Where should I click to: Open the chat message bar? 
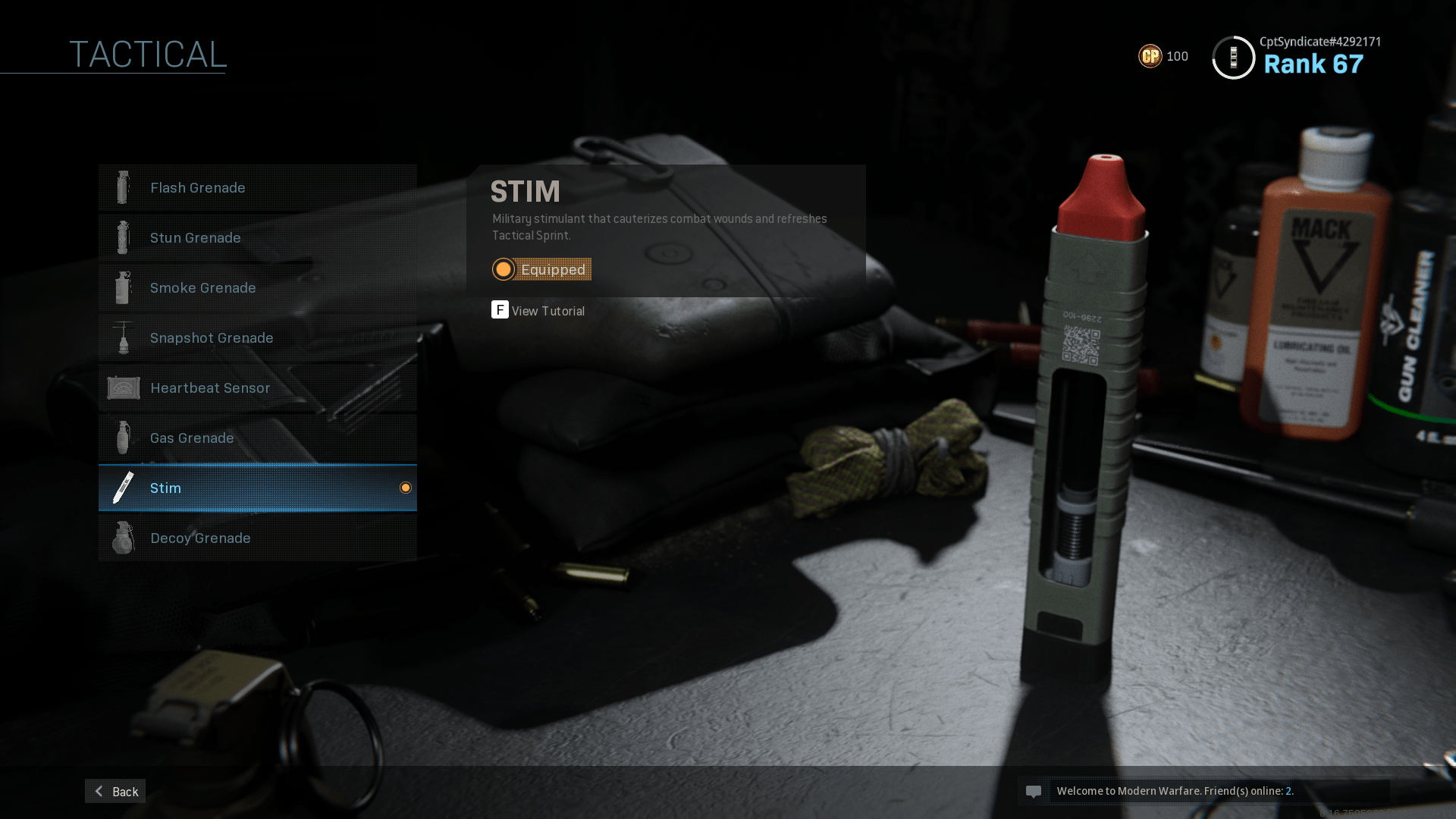coord(1203,791)
